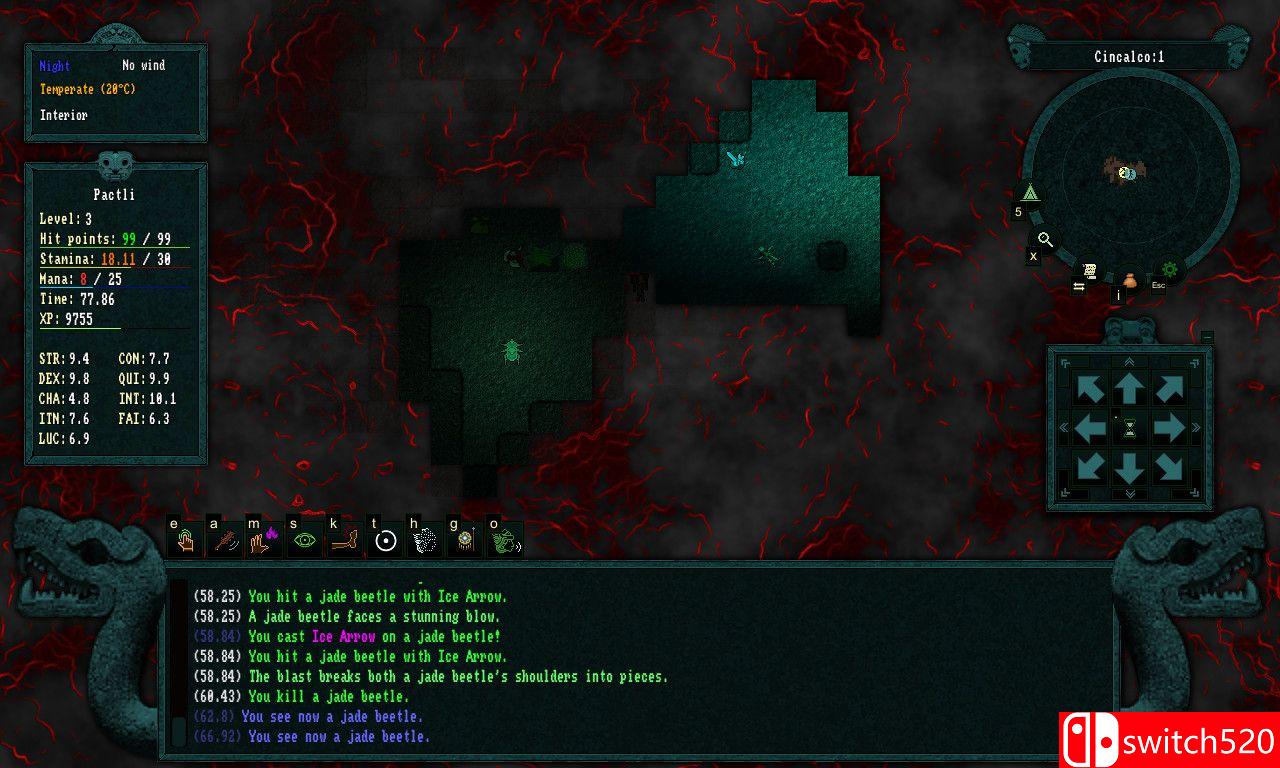Use the kick action icon 'k'

tap(346, 540)
